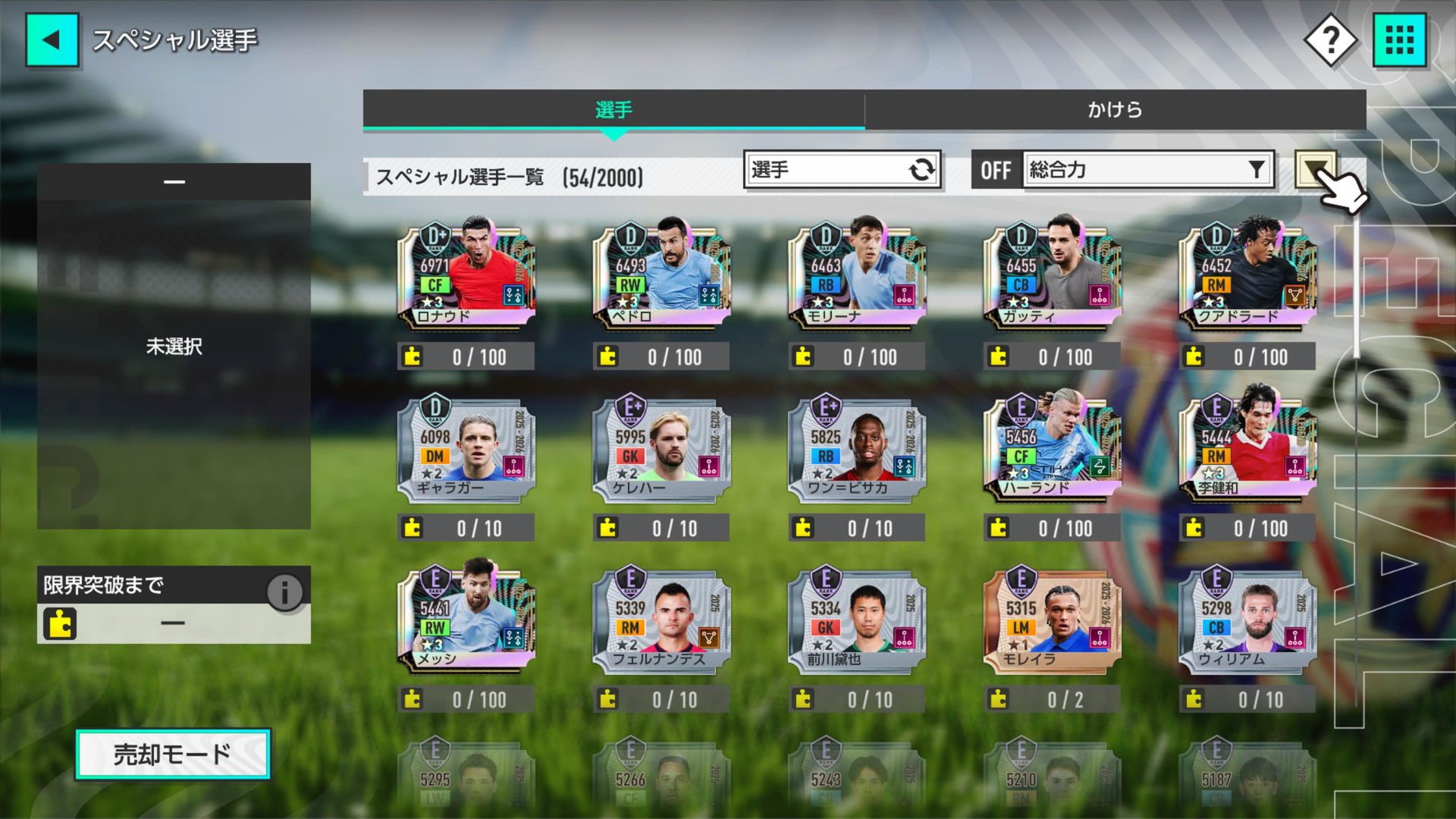Click the sort order triangle button
The height and width of the screenshot is (819, 1456).
(1315, 168)
